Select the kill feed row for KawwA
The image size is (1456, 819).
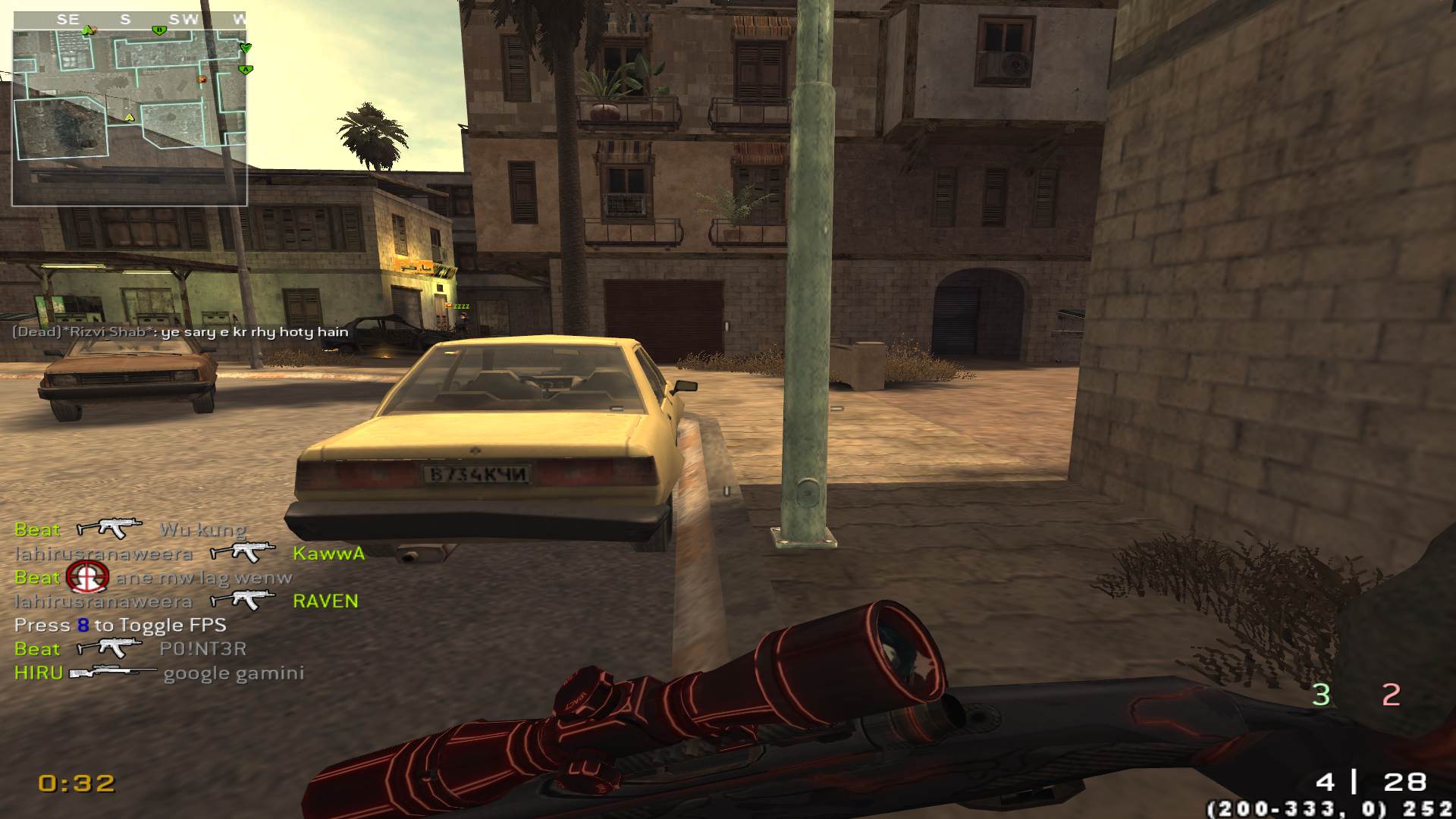tap(190, 553)
